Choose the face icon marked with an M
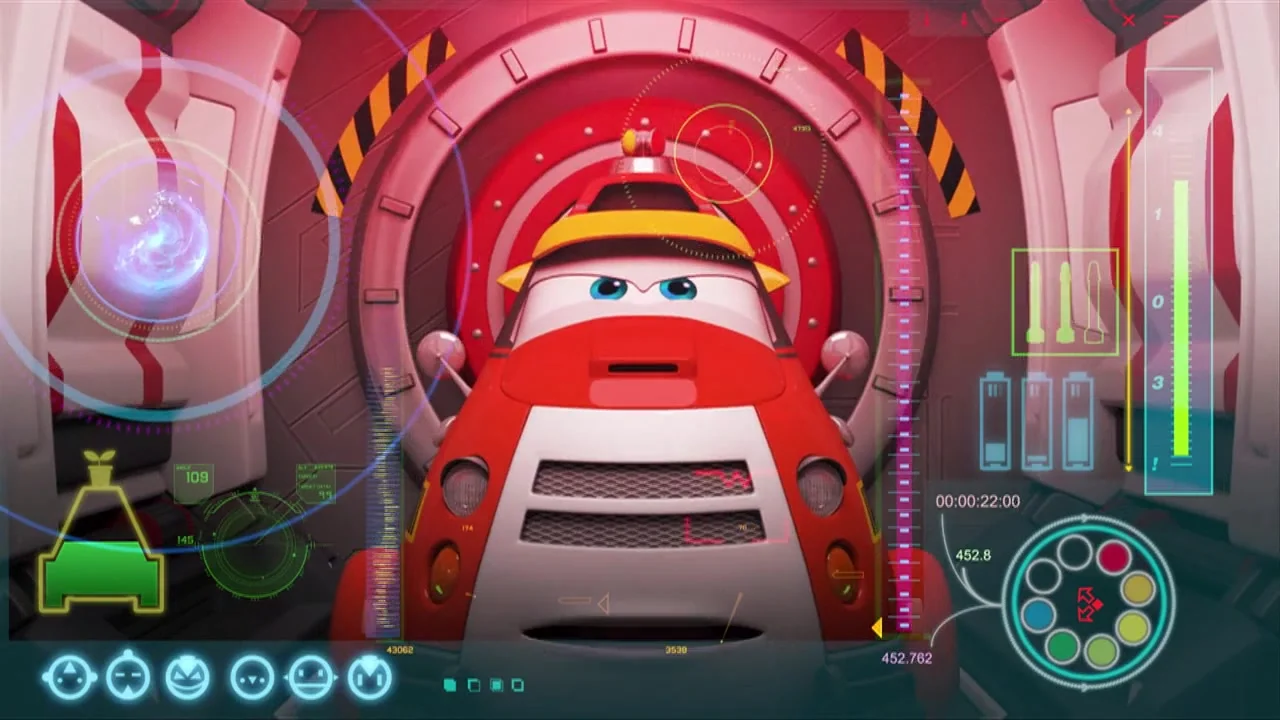The width and height of the screenshot is (1280, 720). pos(369,679)
